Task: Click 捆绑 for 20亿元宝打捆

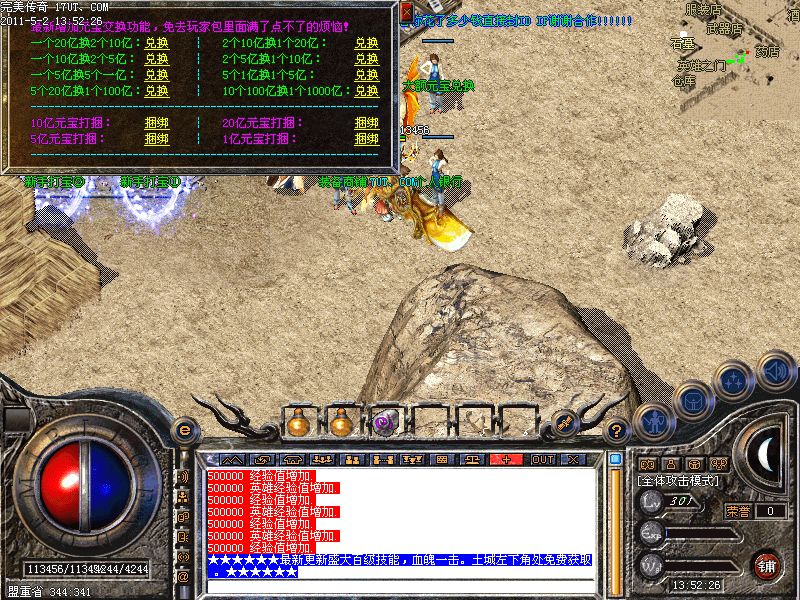Action: tap(366, 123)
